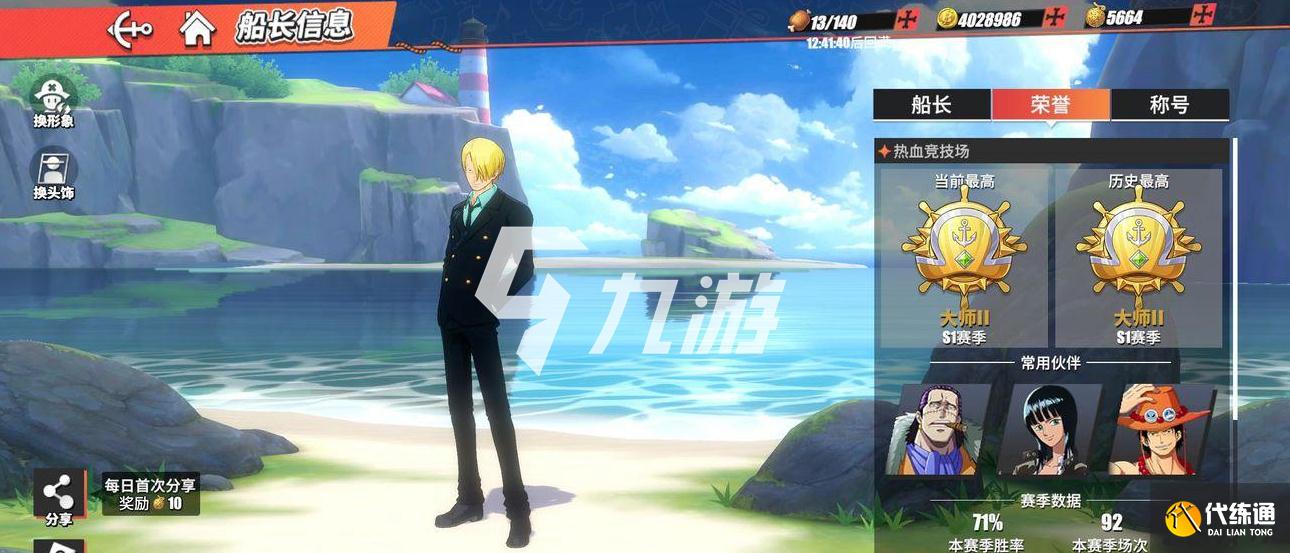1290x553 pixels.
Task: Go back using the anchor arrow
Action: (x=131, y=27)
